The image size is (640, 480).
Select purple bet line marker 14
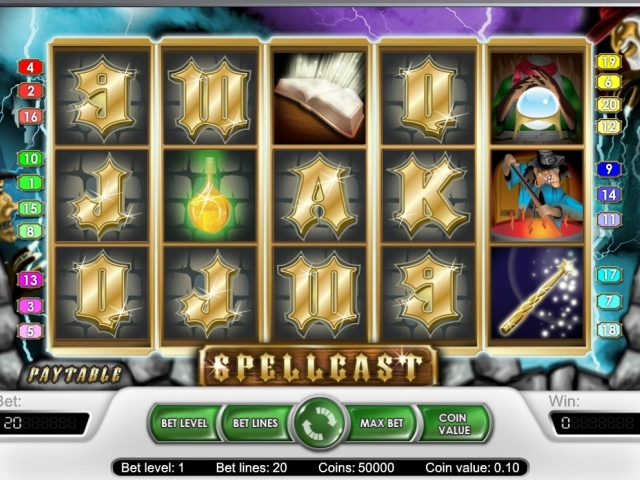(x=609, y=195)
